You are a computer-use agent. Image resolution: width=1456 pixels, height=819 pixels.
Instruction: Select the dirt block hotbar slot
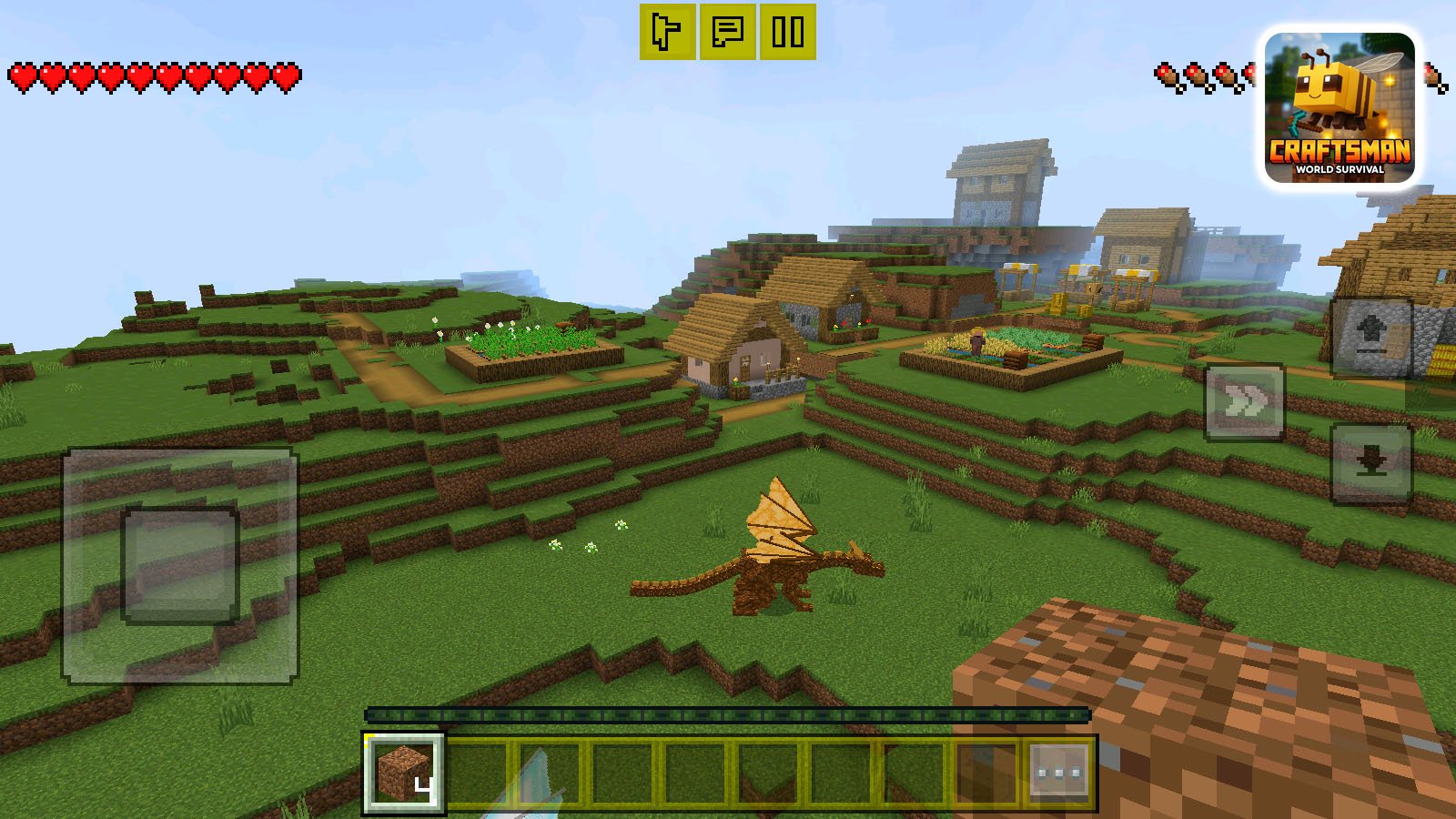click(403, 774)
